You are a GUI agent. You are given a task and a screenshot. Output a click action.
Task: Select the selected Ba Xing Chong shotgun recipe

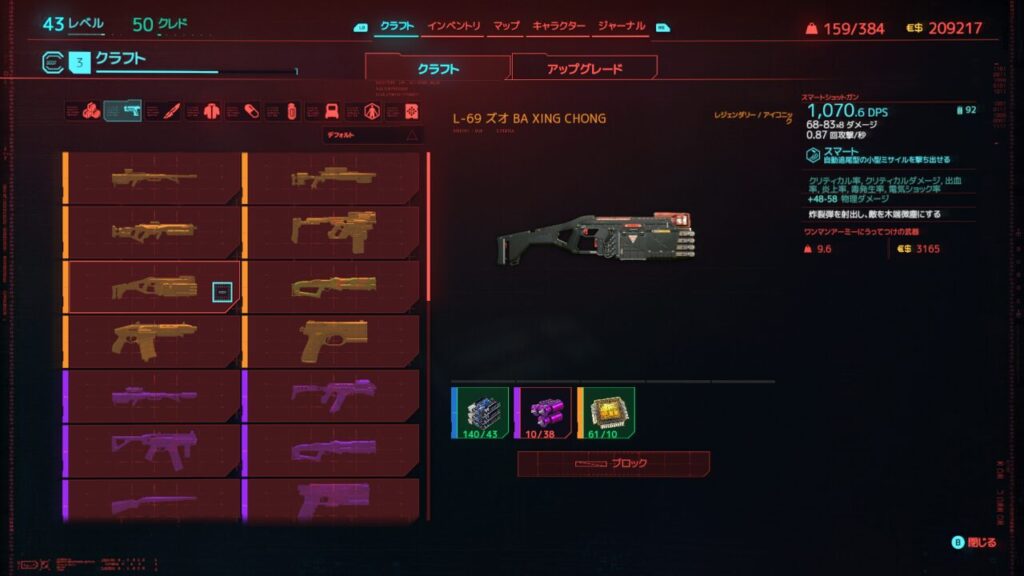pyautogui.click(x=153, y=288)
